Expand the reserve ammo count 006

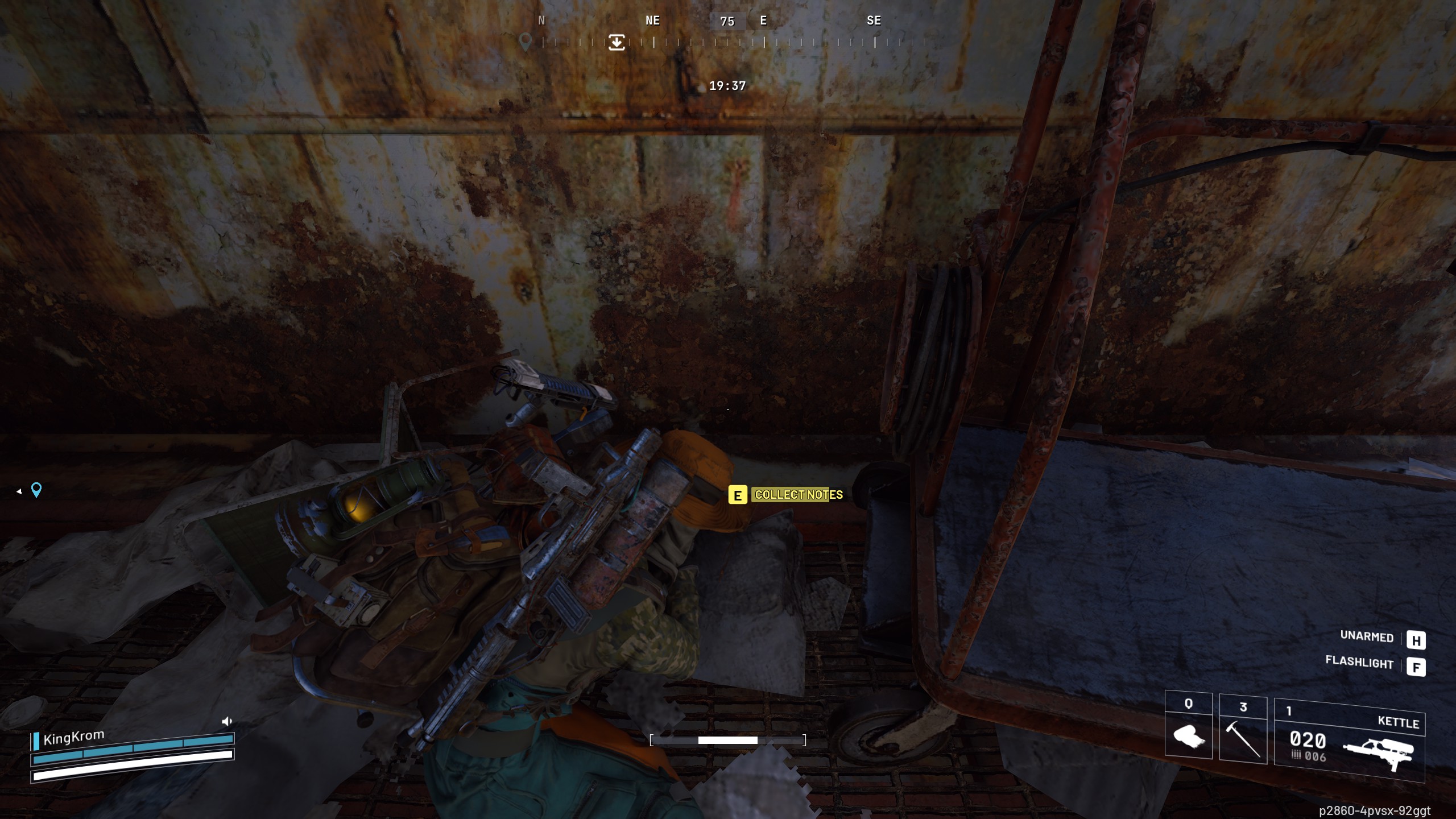click(x=1315, y=756)
